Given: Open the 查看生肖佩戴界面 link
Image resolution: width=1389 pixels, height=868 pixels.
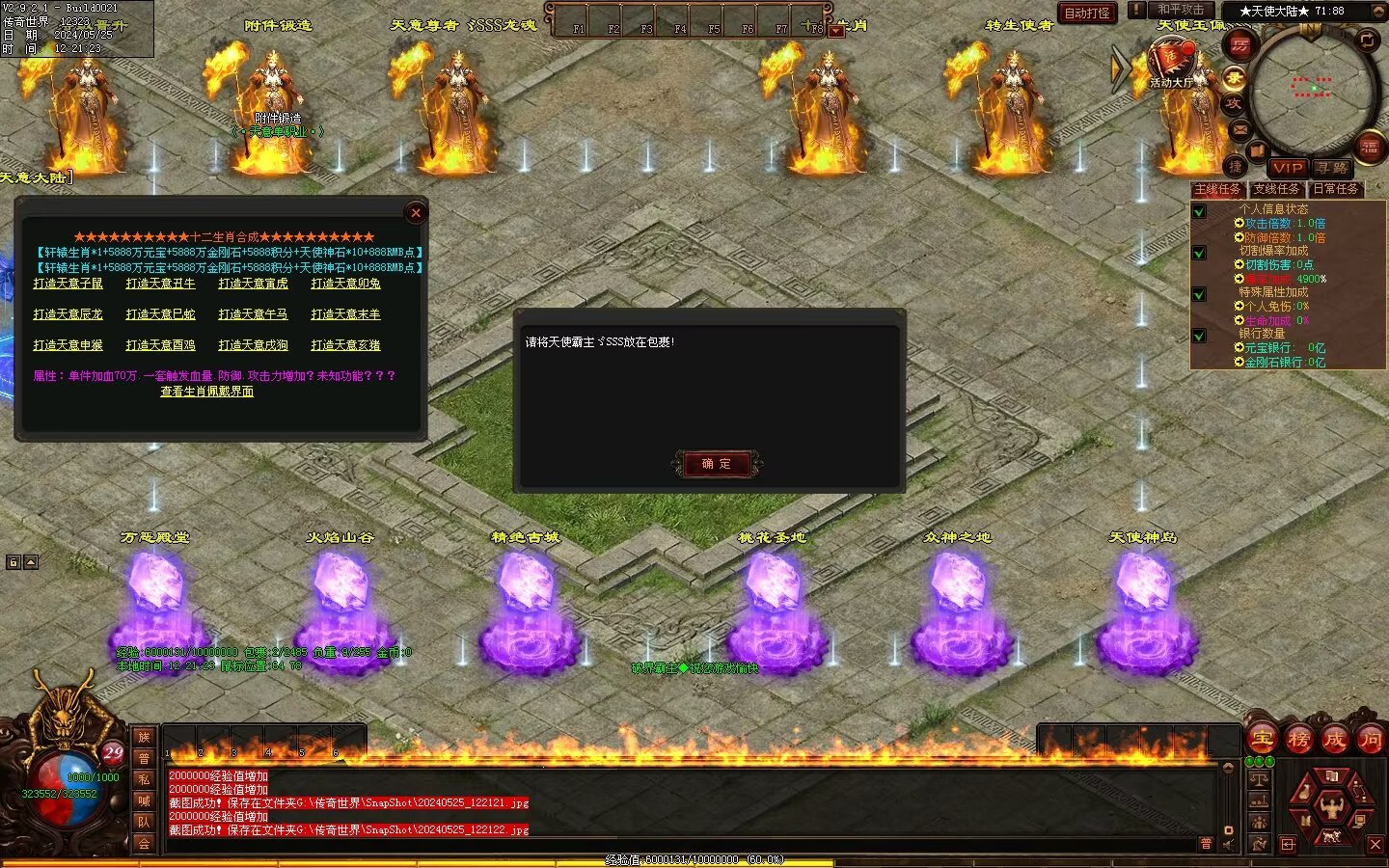Looking at the screenshot, I should [206, 392].
